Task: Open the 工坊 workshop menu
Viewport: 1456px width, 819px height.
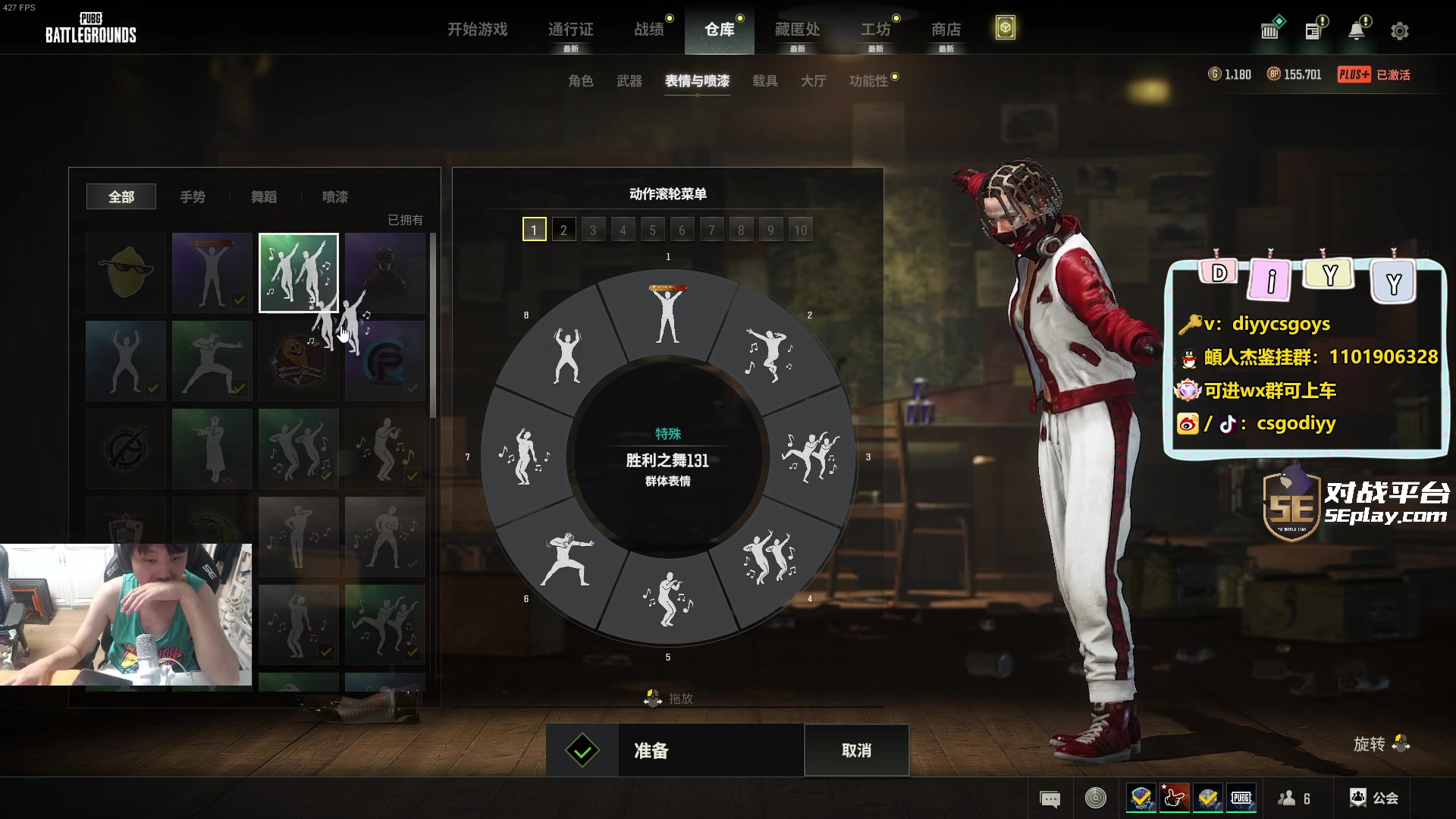Action: [x=875, y=30]
